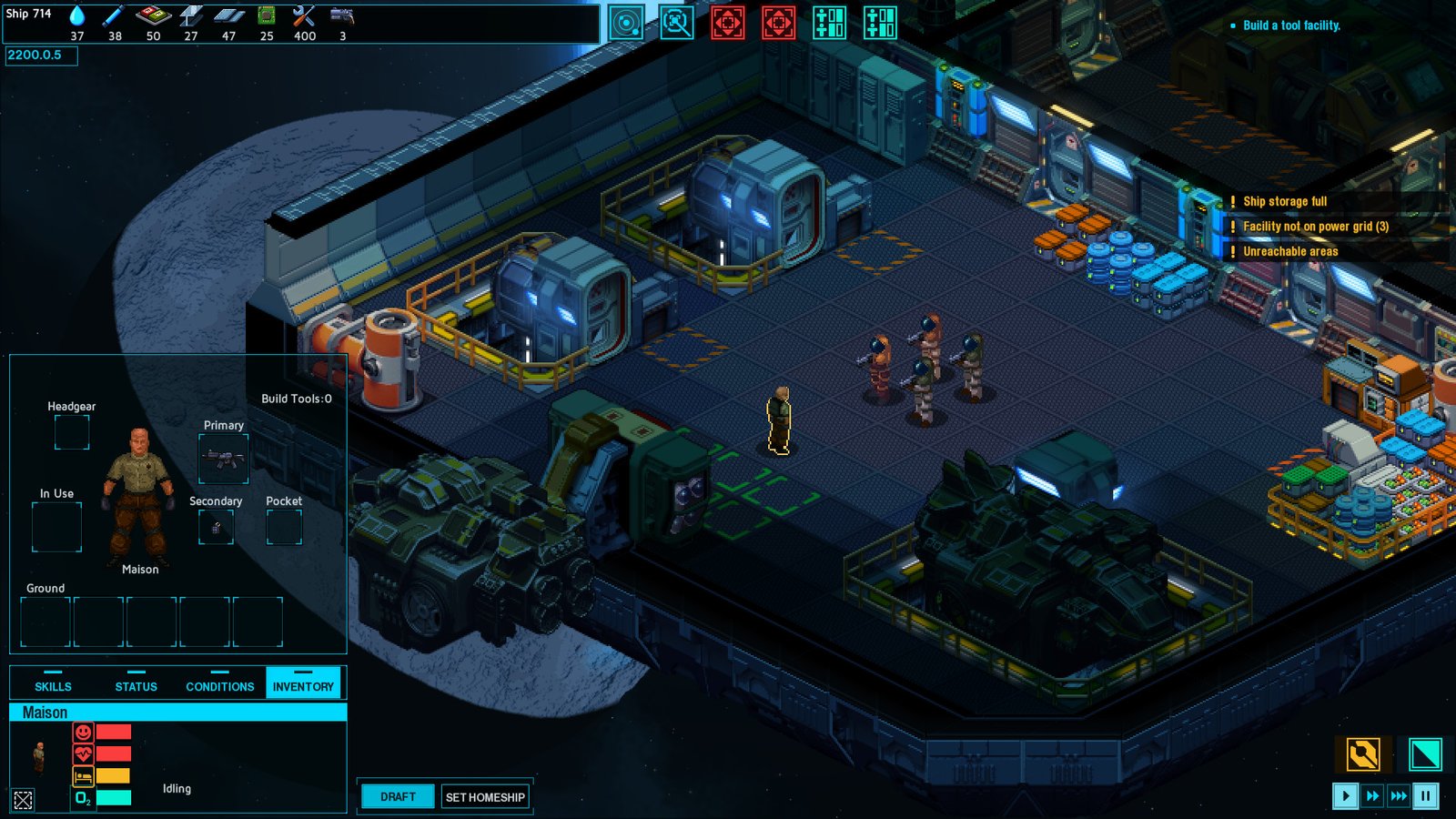Pause the game with the pause control
The image size is (1456, 819).
coord(1427,795)
